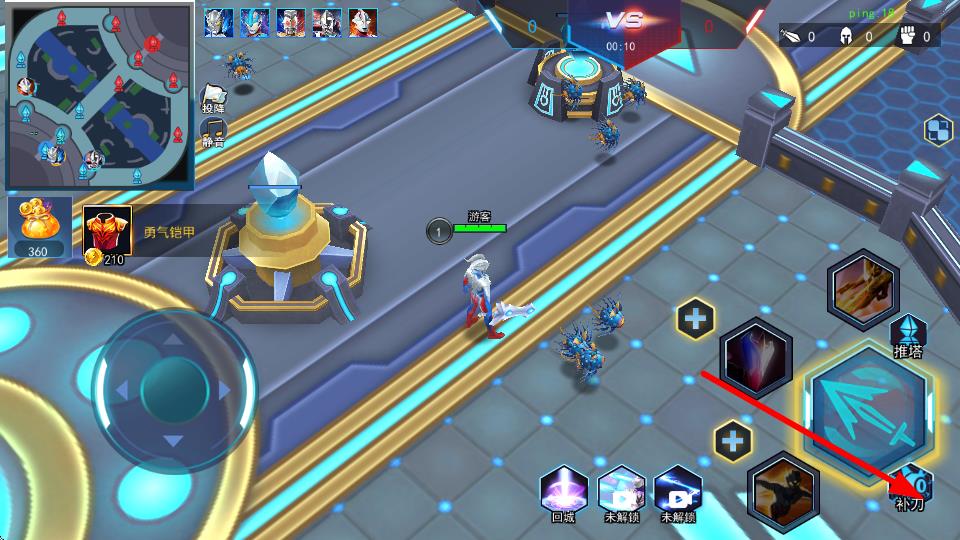This screenshot has height=540, width=960.
Task: Select the first hero portrait in top row
Action: point(218,22)
